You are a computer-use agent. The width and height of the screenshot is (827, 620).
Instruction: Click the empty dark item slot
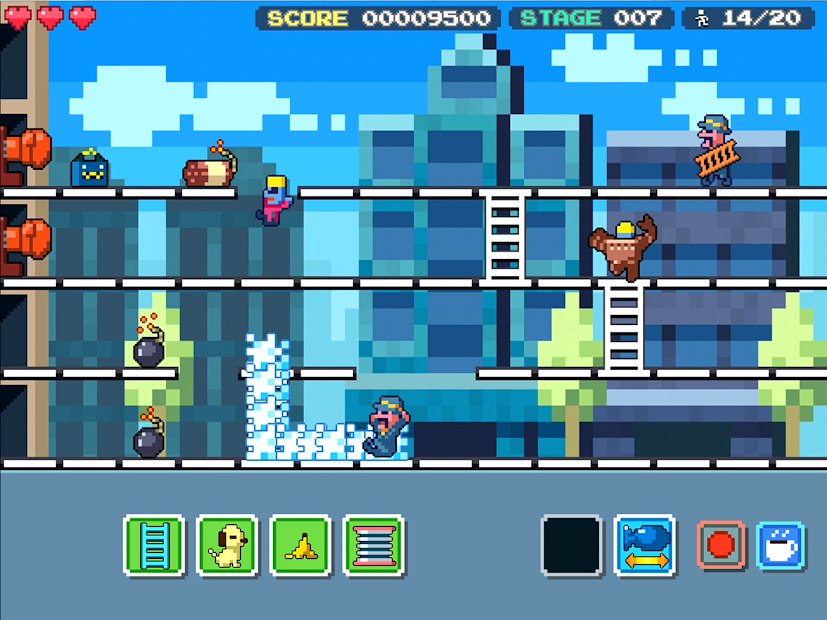click(572, 545)
